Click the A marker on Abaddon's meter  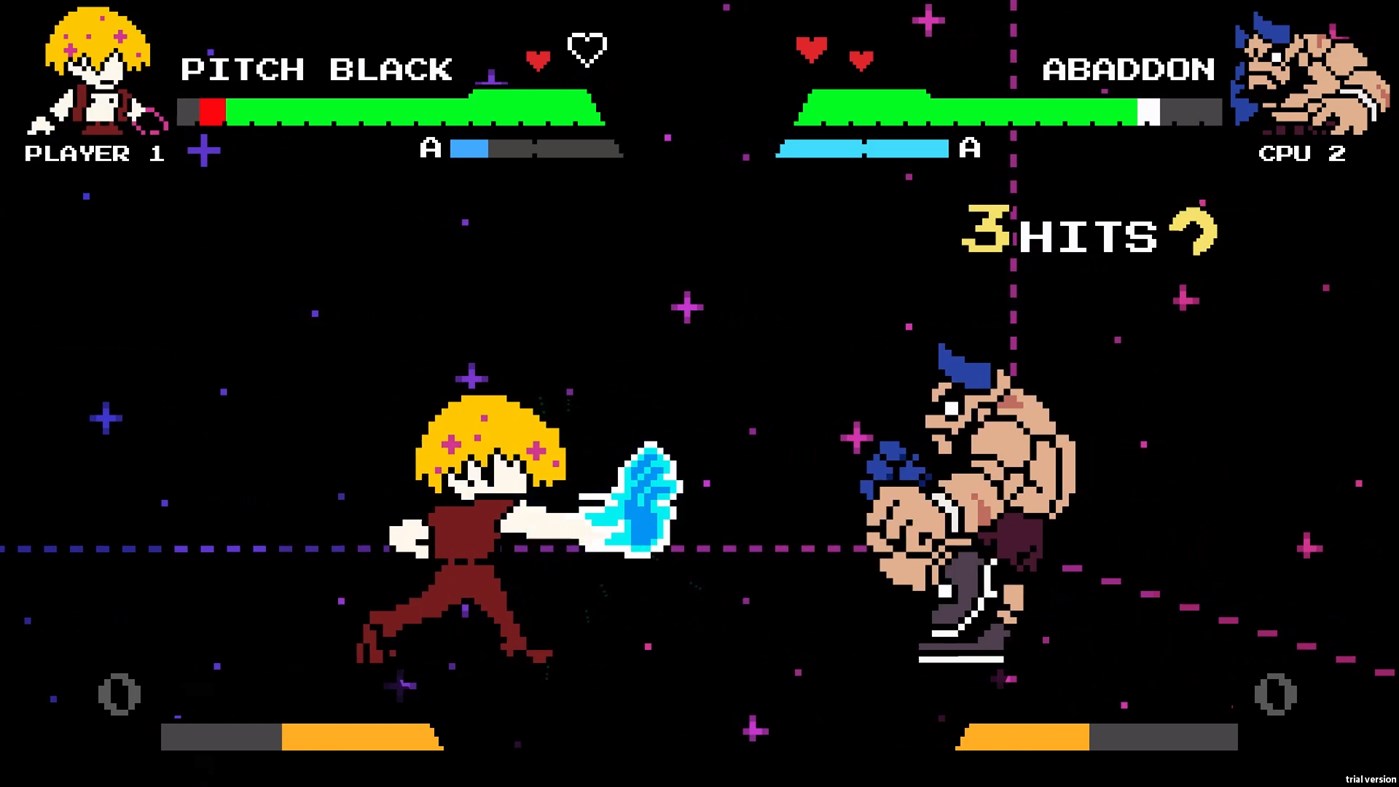click(x=968, y=149)
